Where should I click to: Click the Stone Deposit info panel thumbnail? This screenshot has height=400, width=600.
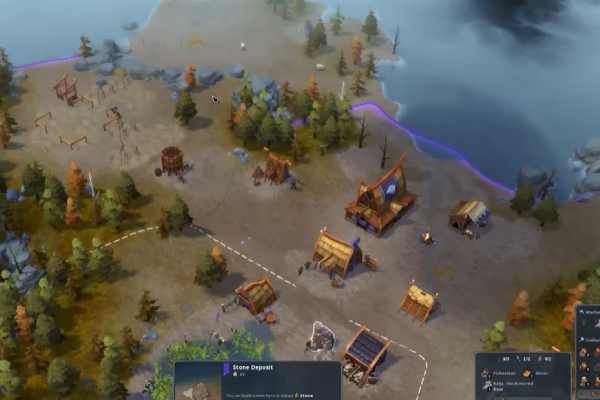coord(198,390)
